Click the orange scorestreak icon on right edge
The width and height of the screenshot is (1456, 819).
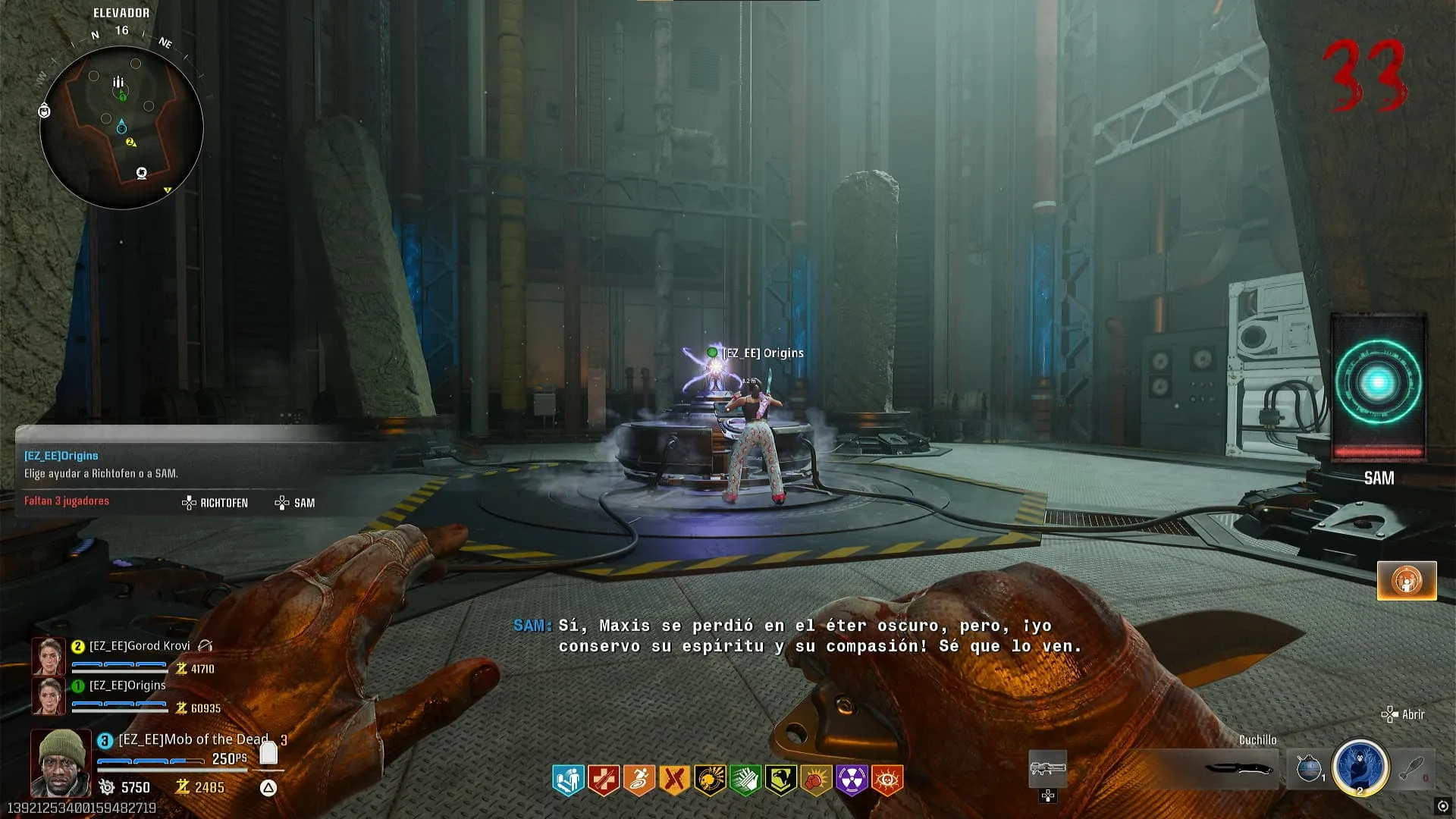coord(1407,581)
